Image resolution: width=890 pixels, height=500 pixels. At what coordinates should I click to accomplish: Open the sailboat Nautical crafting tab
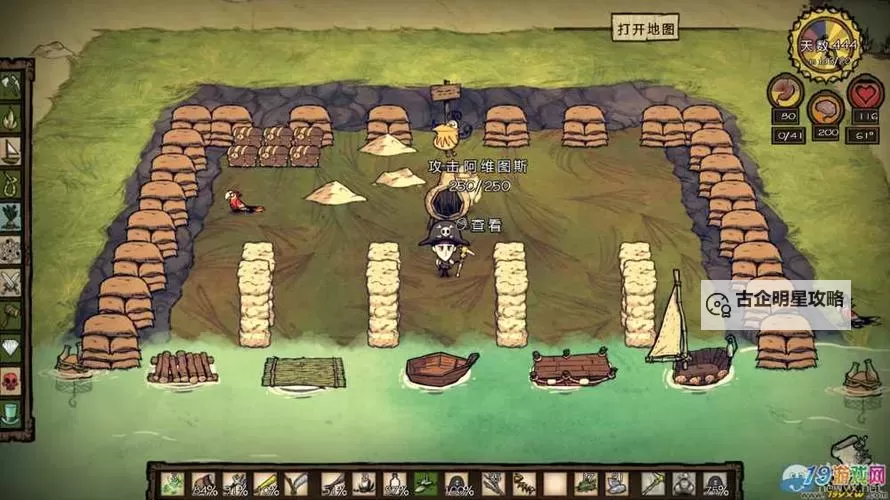coord(11,150)
